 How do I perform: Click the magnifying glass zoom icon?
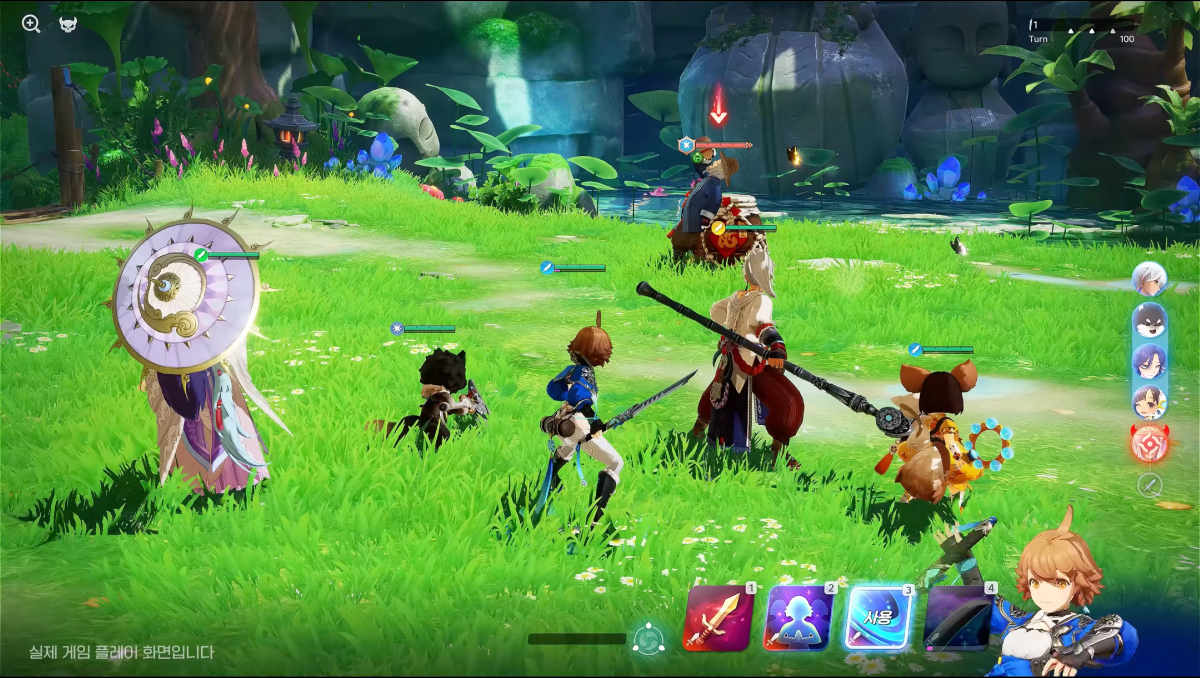31,24
